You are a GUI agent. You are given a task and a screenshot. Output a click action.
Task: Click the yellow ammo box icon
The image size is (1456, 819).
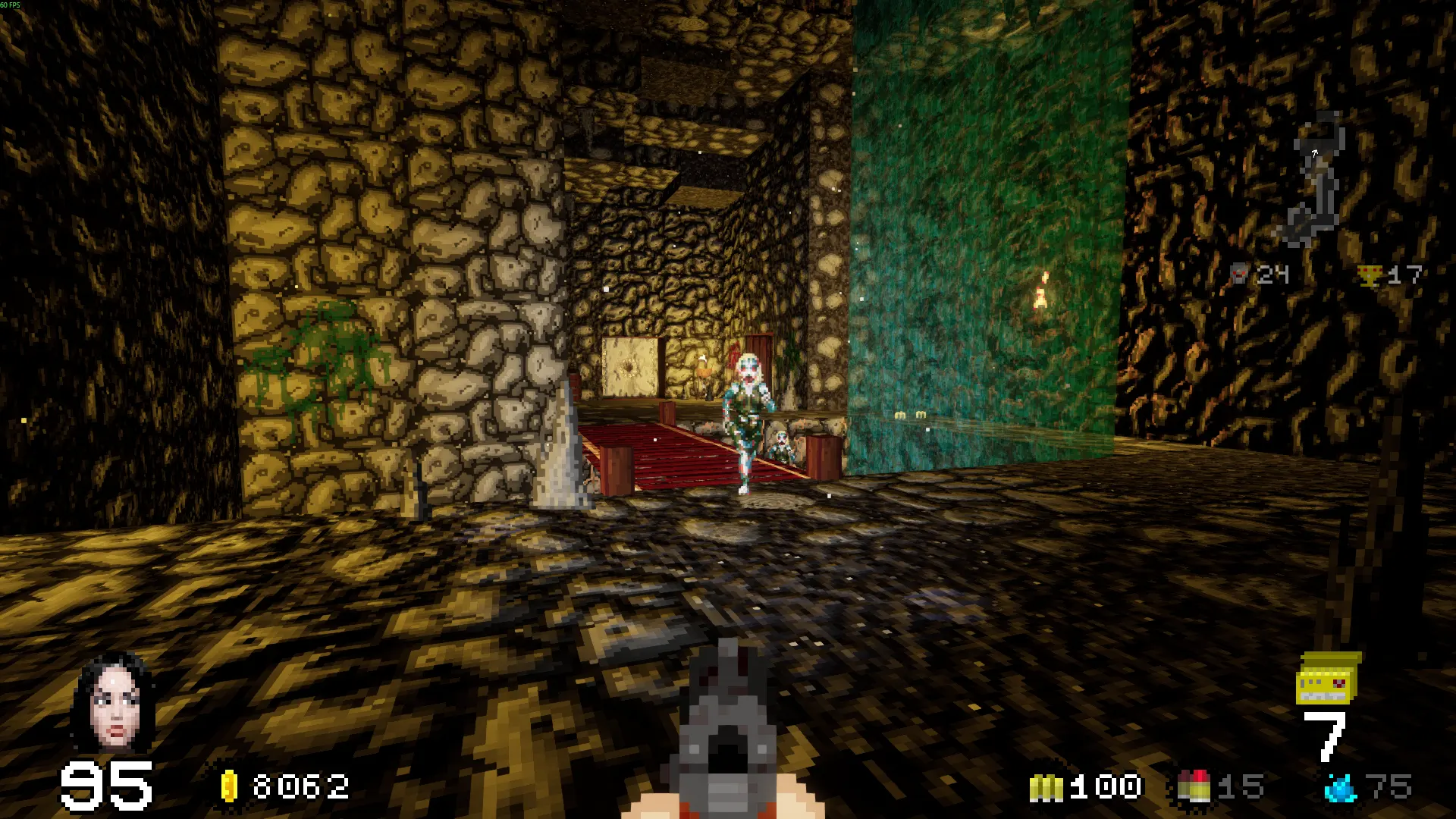tap(1327, 679)
